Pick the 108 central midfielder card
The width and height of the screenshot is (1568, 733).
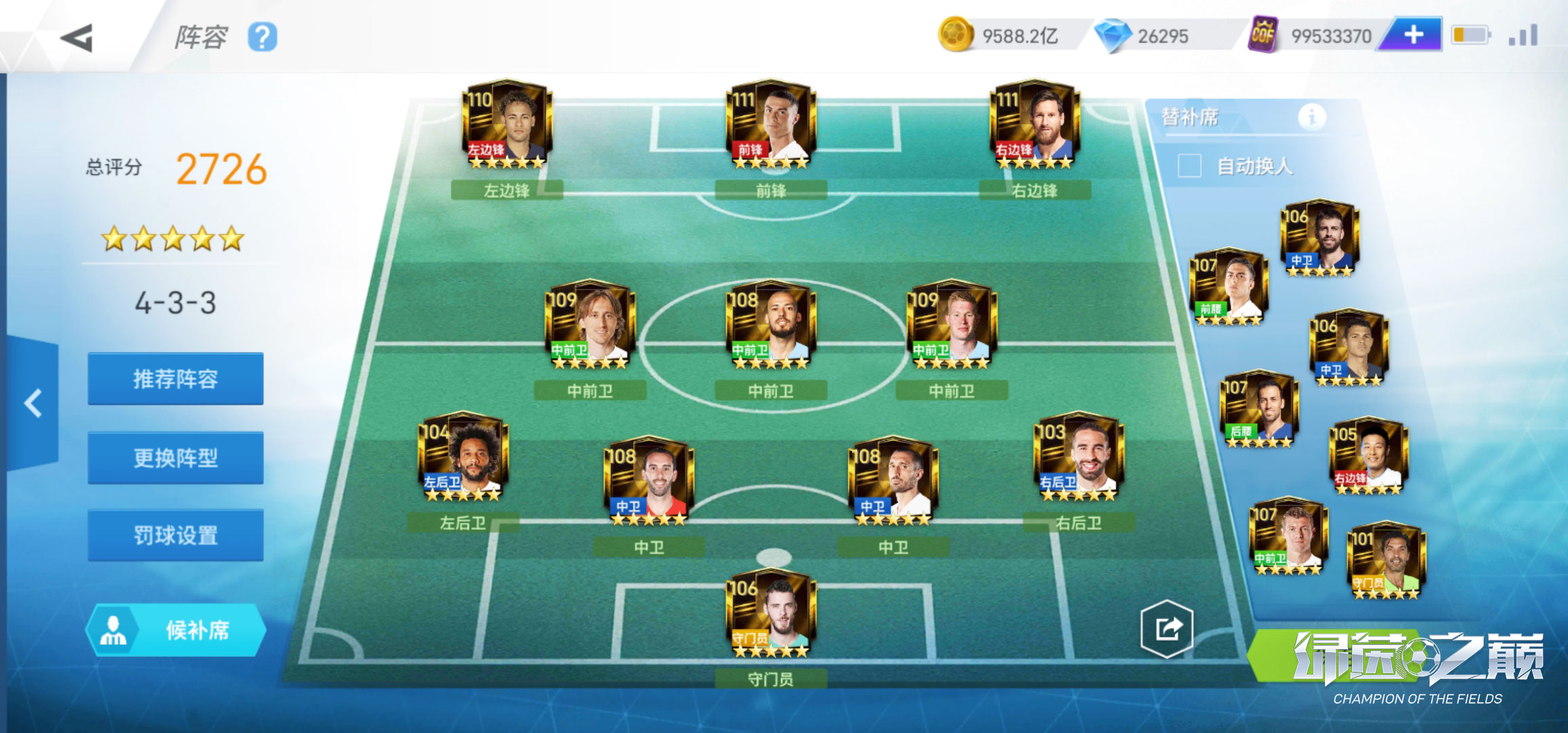770,324
